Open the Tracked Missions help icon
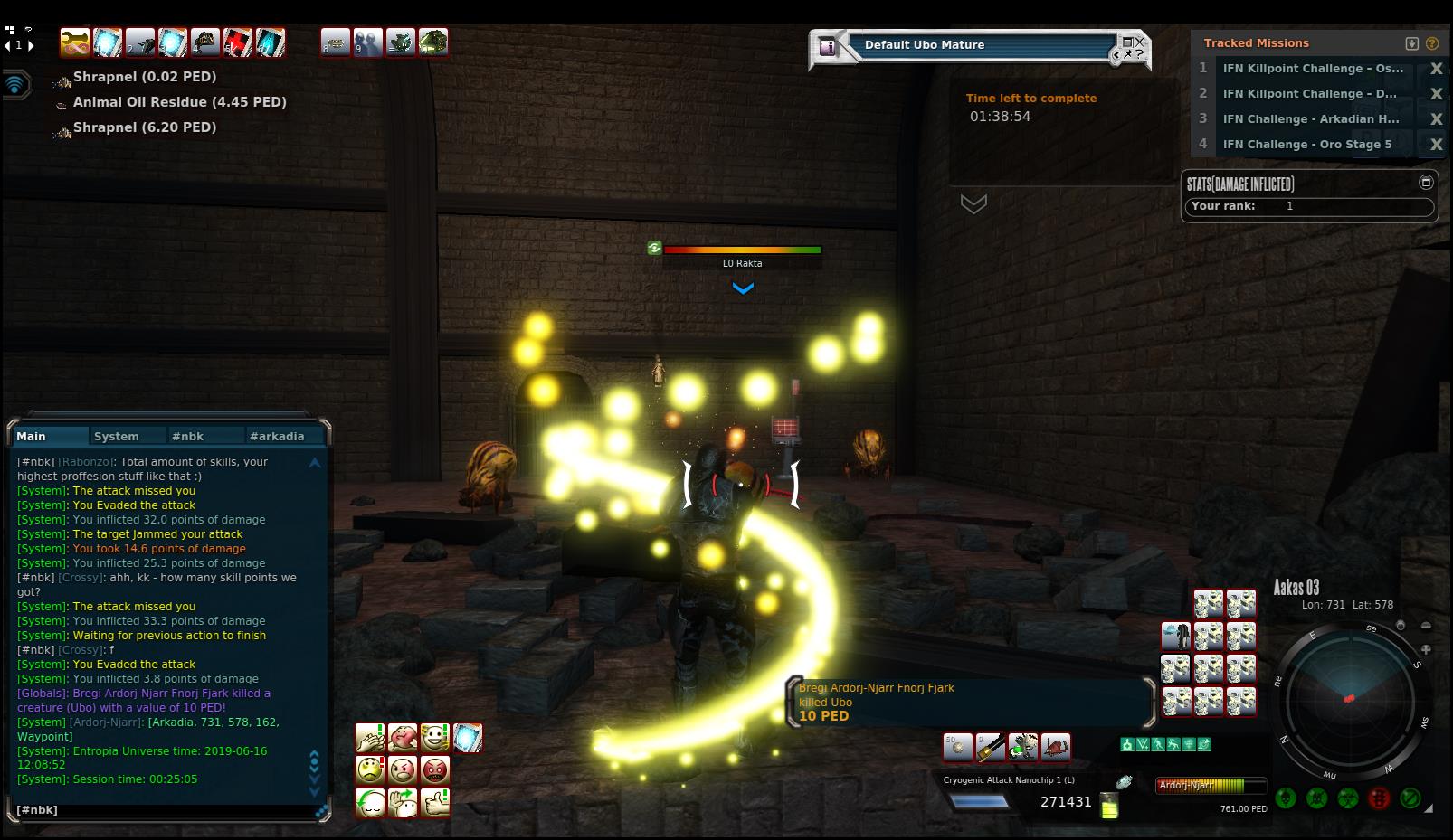 click(x=1432, y=43)
